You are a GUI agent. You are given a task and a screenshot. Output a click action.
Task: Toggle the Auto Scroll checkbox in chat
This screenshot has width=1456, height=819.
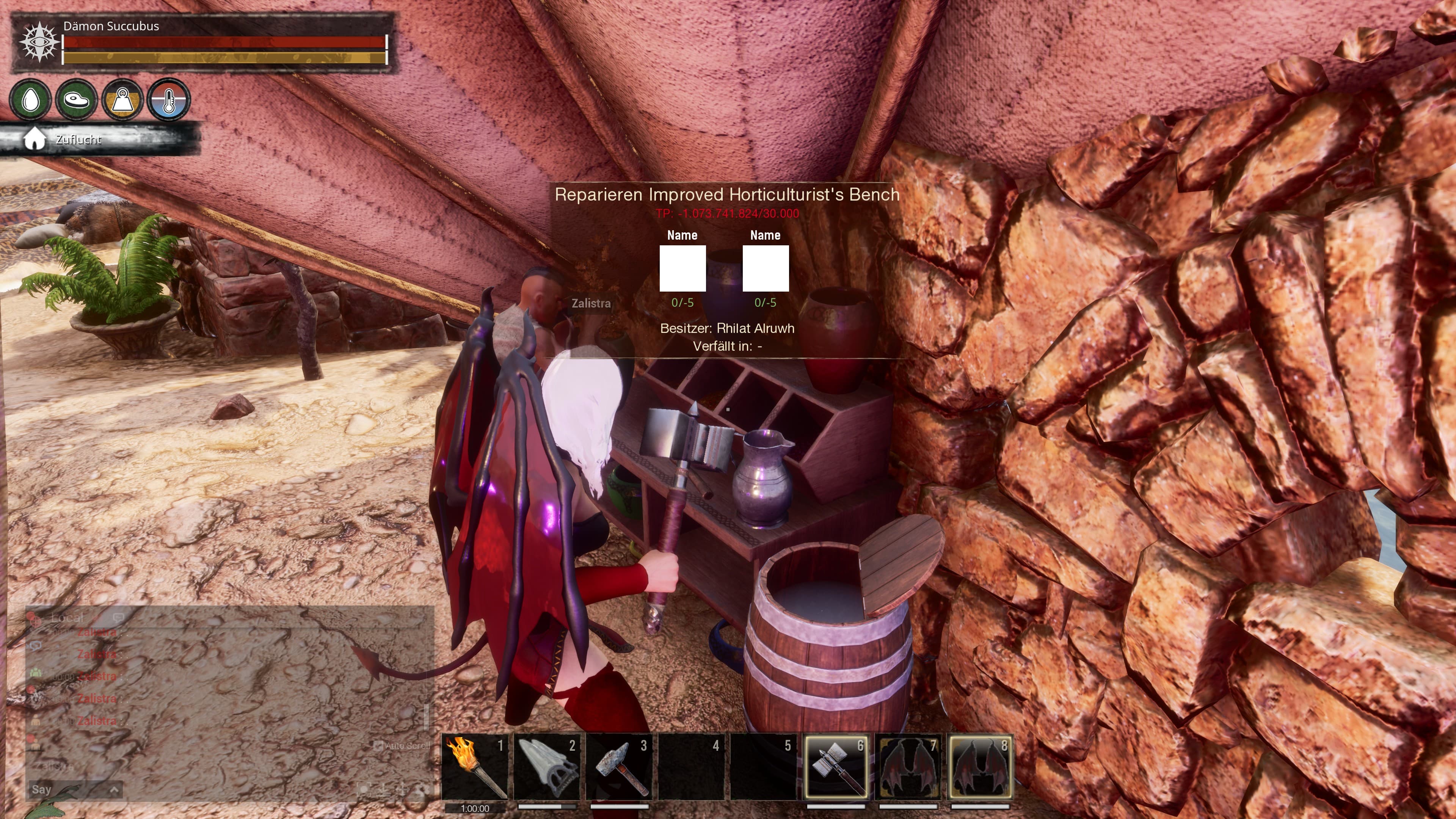click(x=378, y=745)
